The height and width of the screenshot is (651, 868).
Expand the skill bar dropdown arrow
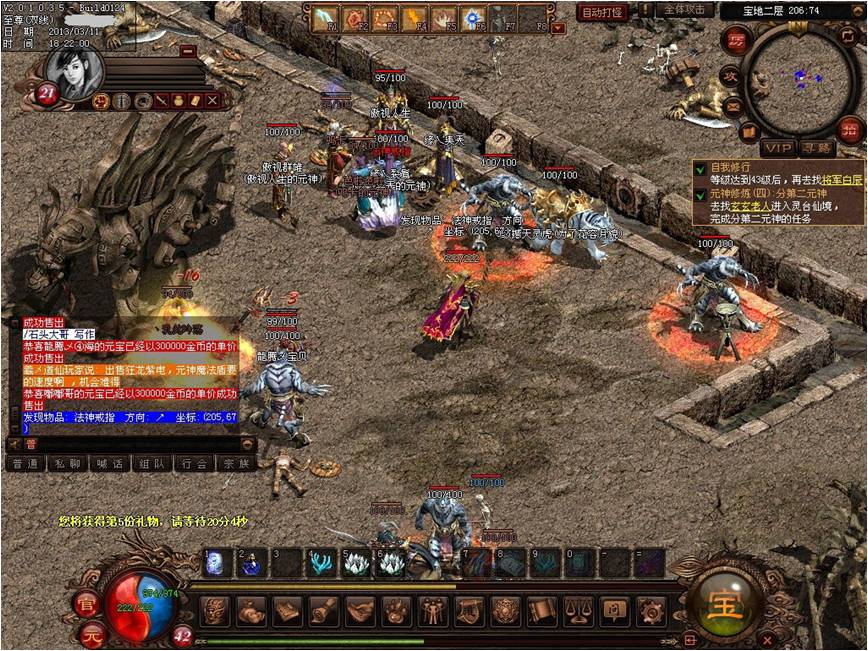(558, 28)
